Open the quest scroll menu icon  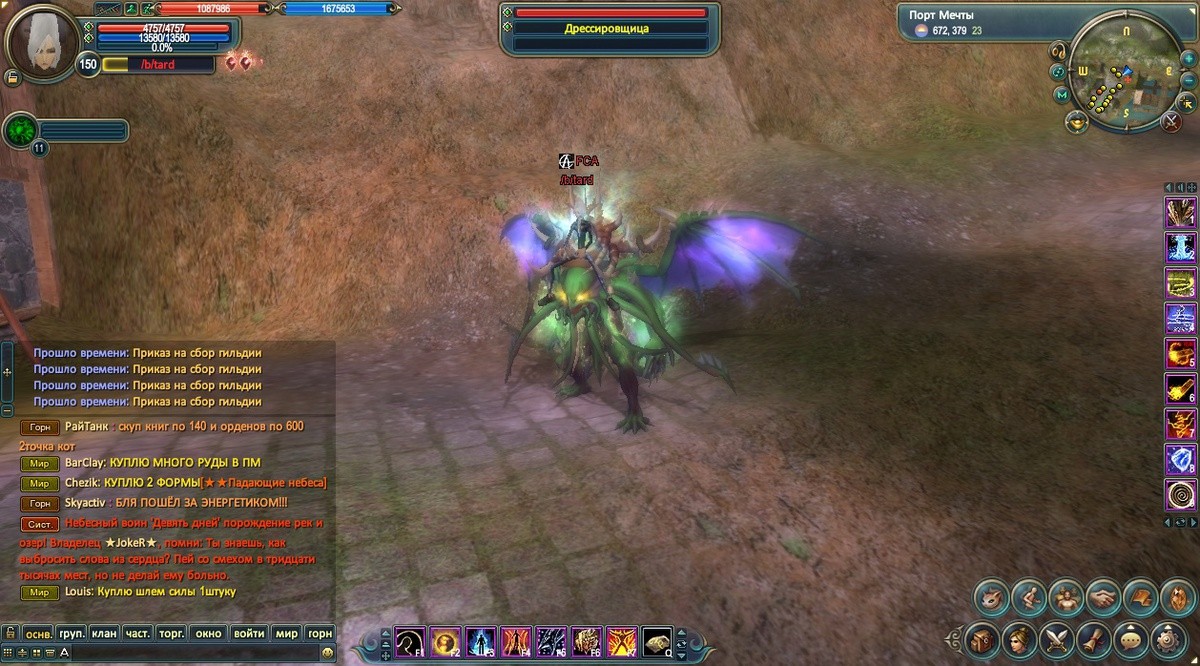click(1093, 637)
